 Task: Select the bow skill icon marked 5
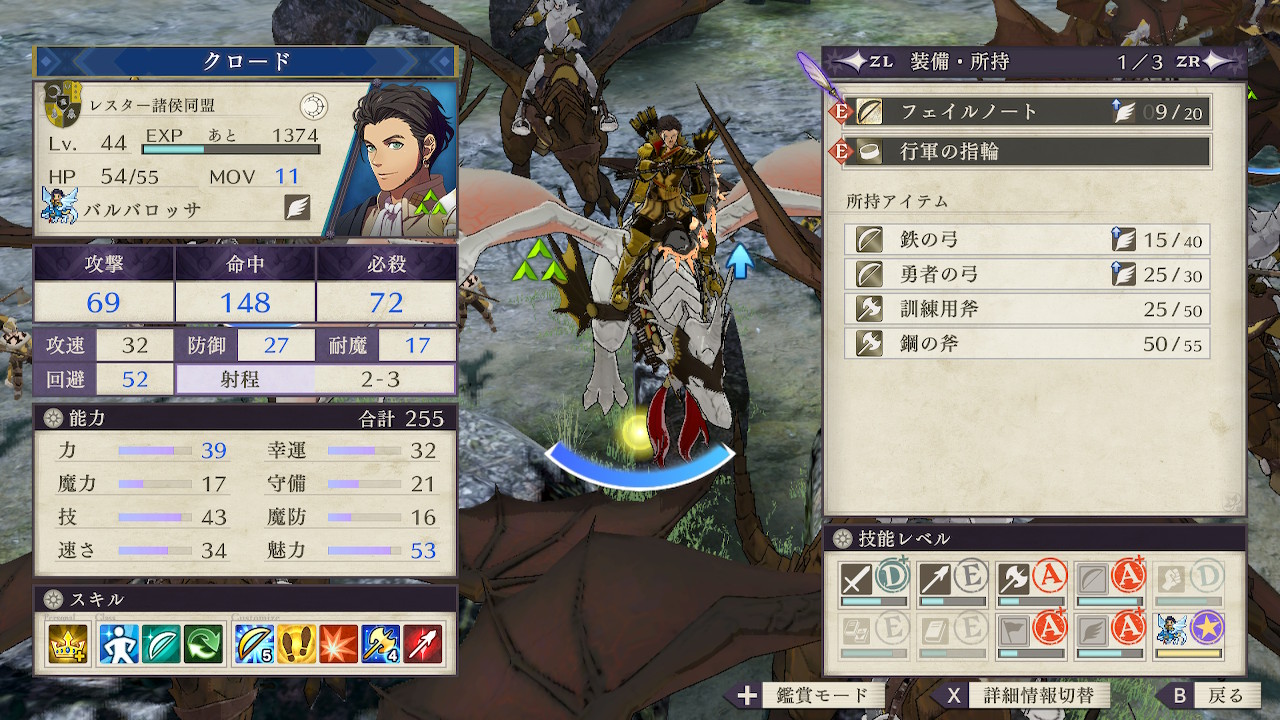(x=254, y=643)
